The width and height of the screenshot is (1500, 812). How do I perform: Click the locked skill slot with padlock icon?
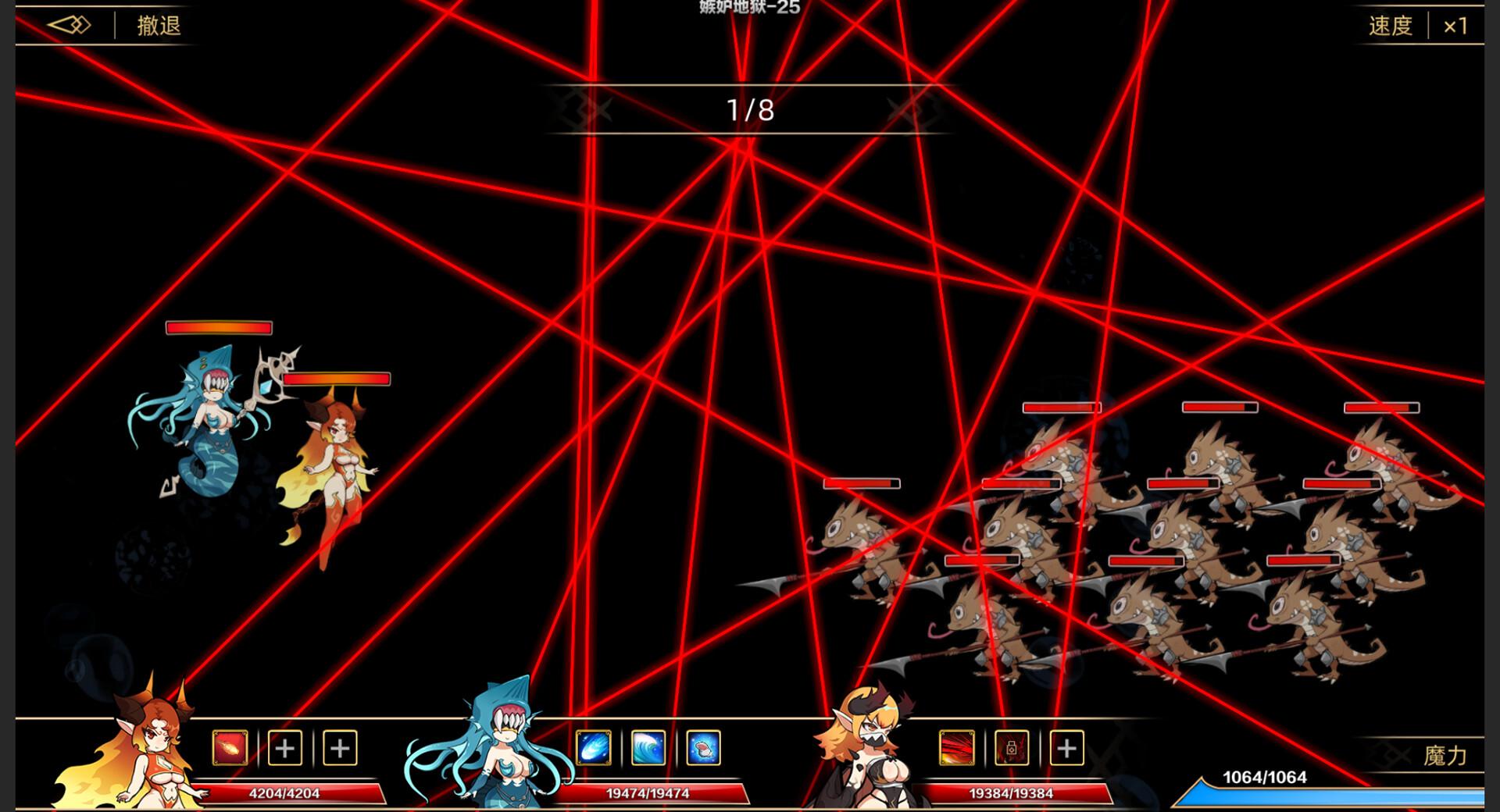[x=1012, y=749]
